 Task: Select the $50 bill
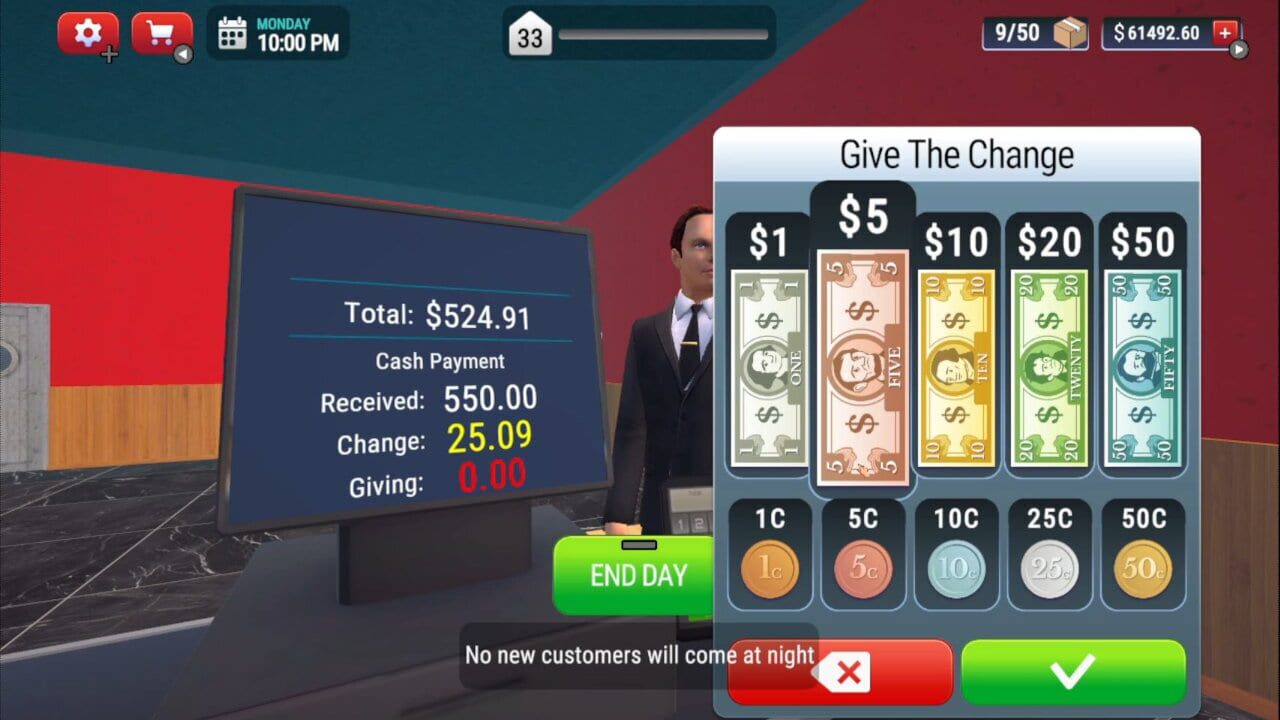click(x=1141, y=365)
